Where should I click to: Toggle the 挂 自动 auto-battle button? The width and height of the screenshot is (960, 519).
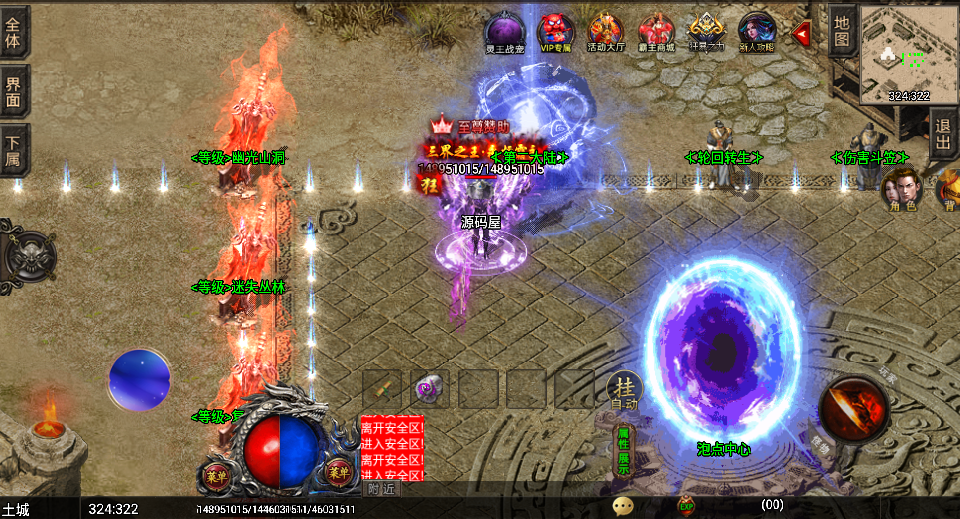624,391
